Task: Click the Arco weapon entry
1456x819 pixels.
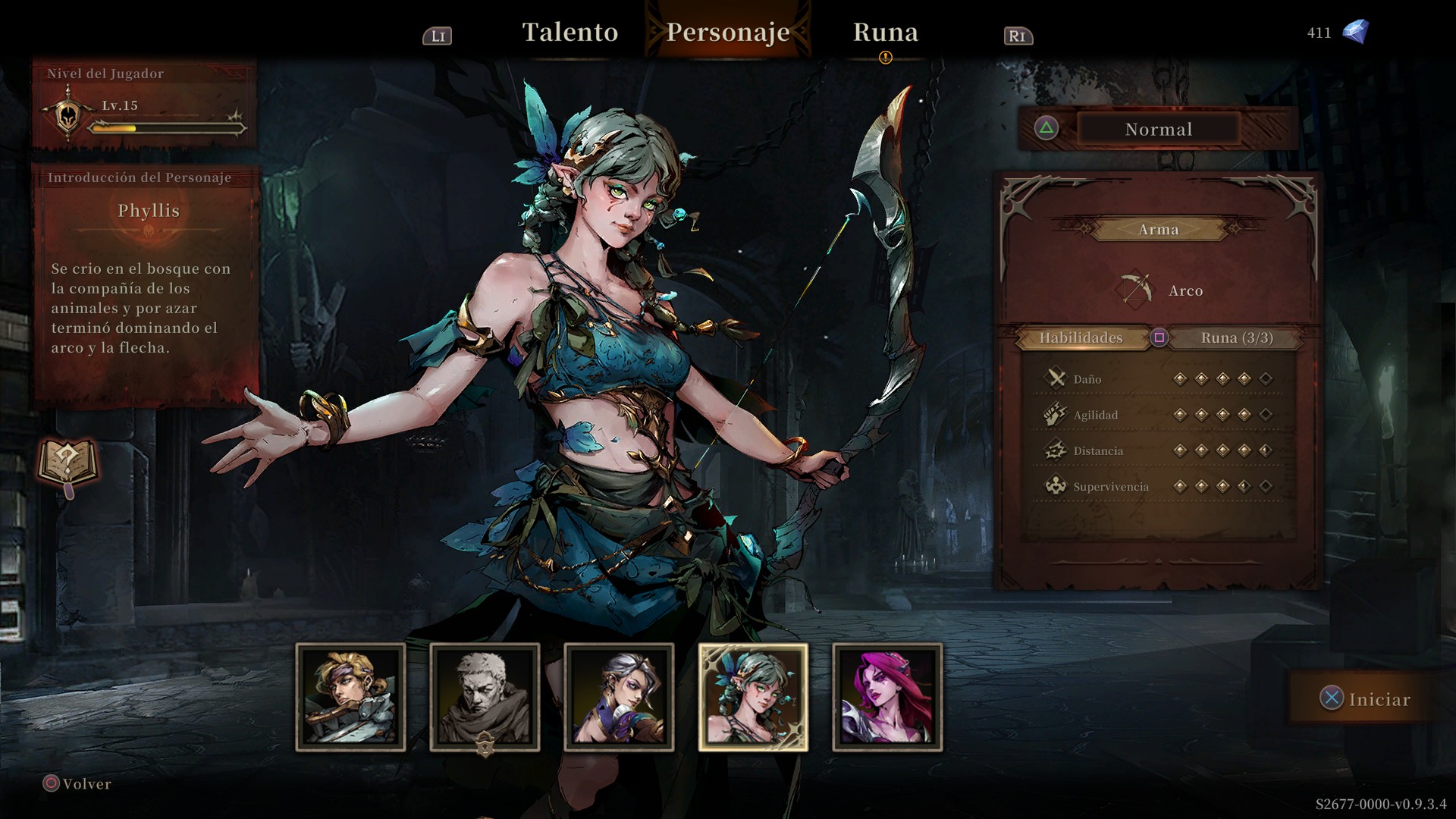Action: (x=1161, y=290)
